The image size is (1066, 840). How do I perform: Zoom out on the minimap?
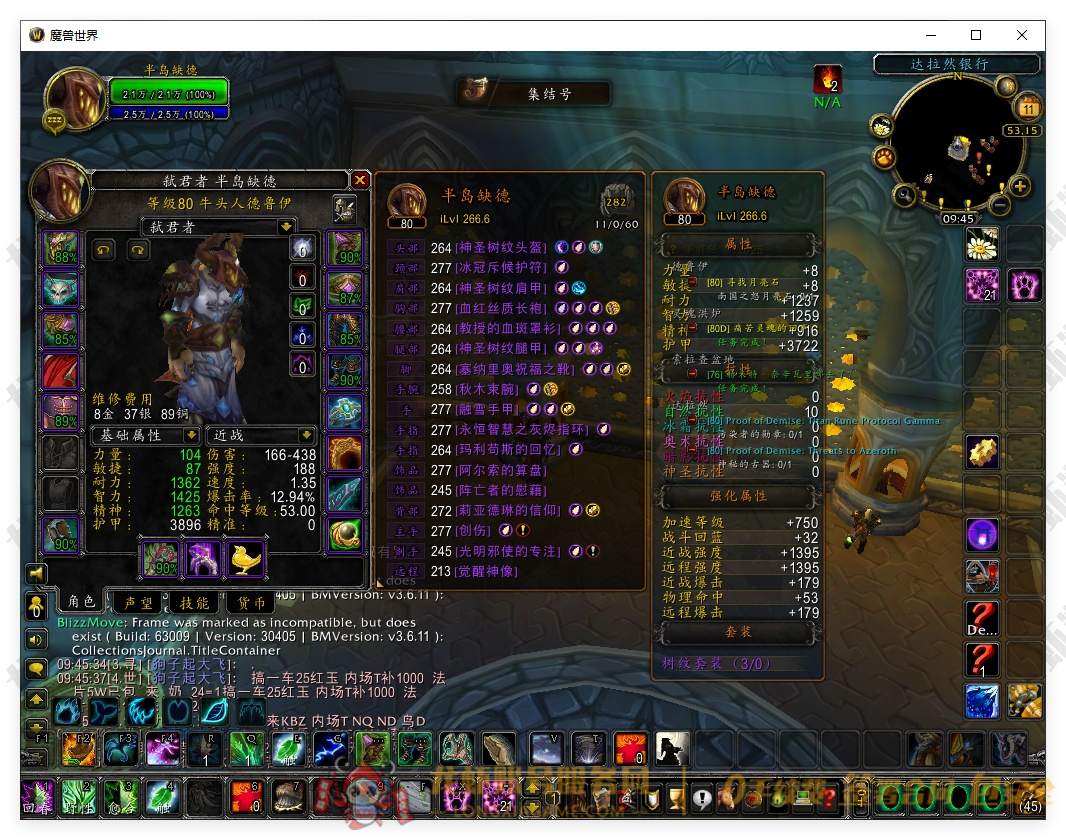[999, 206]
